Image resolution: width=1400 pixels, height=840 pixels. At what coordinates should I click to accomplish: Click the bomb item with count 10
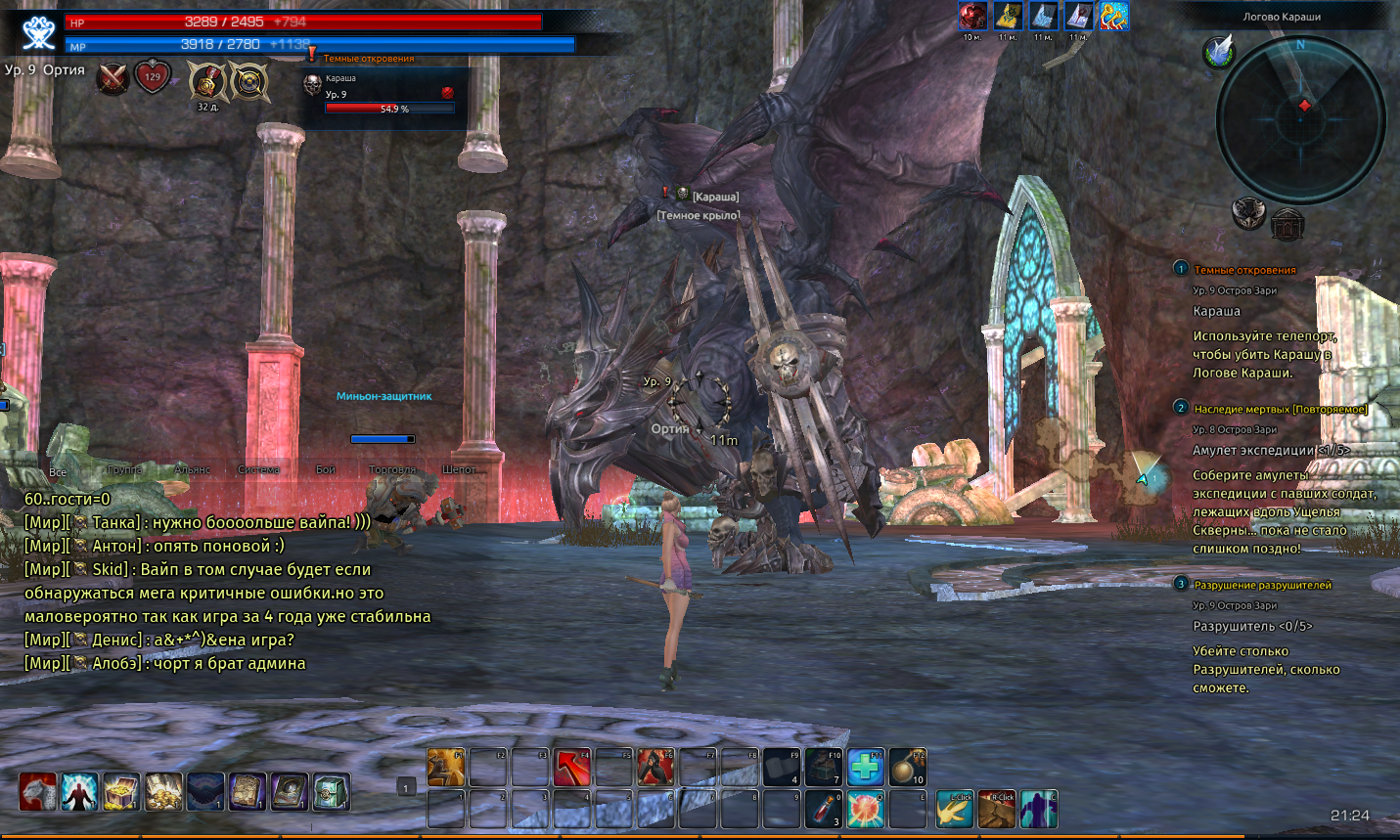click(907, 768)
